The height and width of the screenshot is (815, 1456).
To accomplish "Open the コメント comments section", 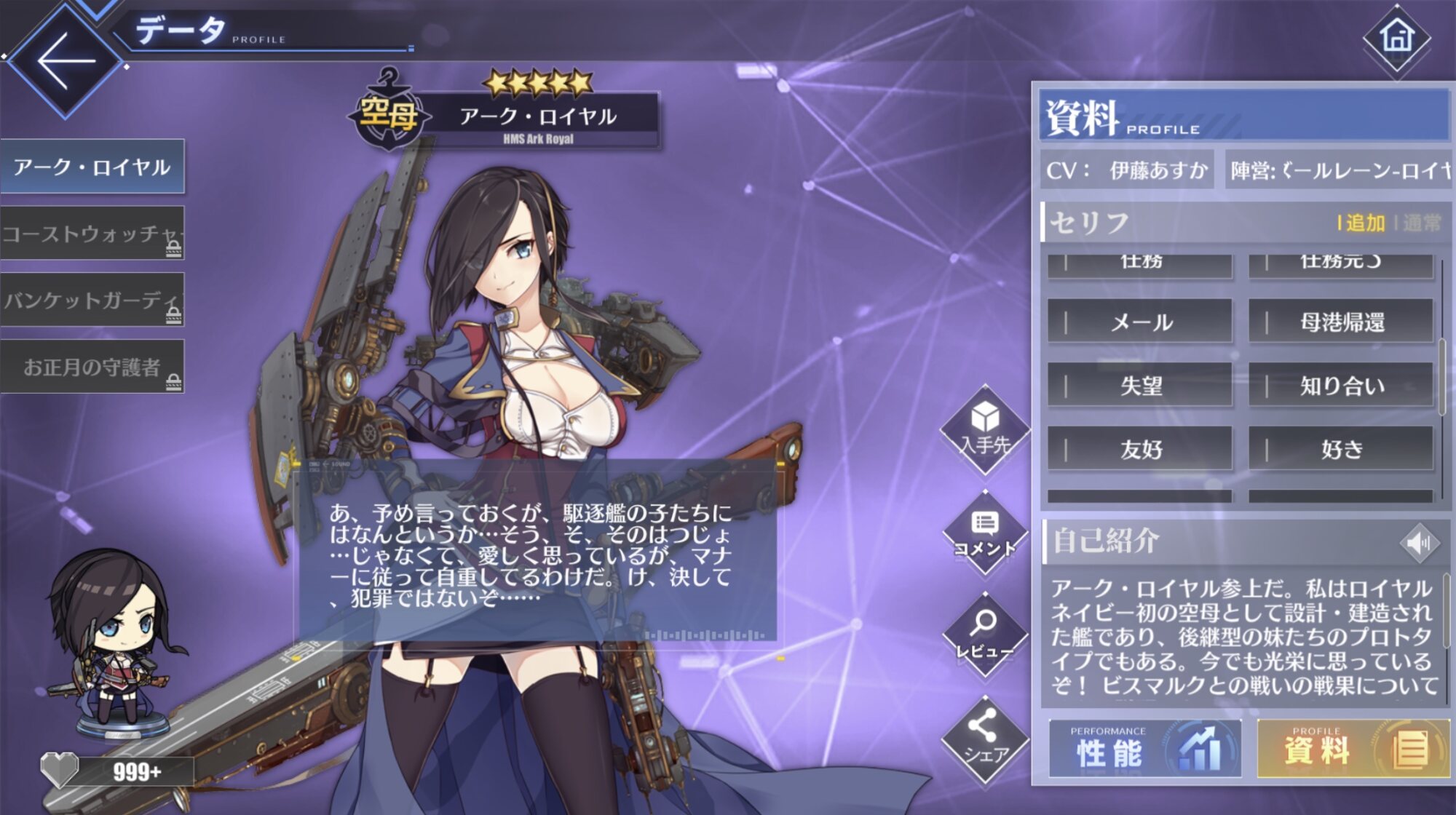I will pyautogui.click(x=985, y=534).
